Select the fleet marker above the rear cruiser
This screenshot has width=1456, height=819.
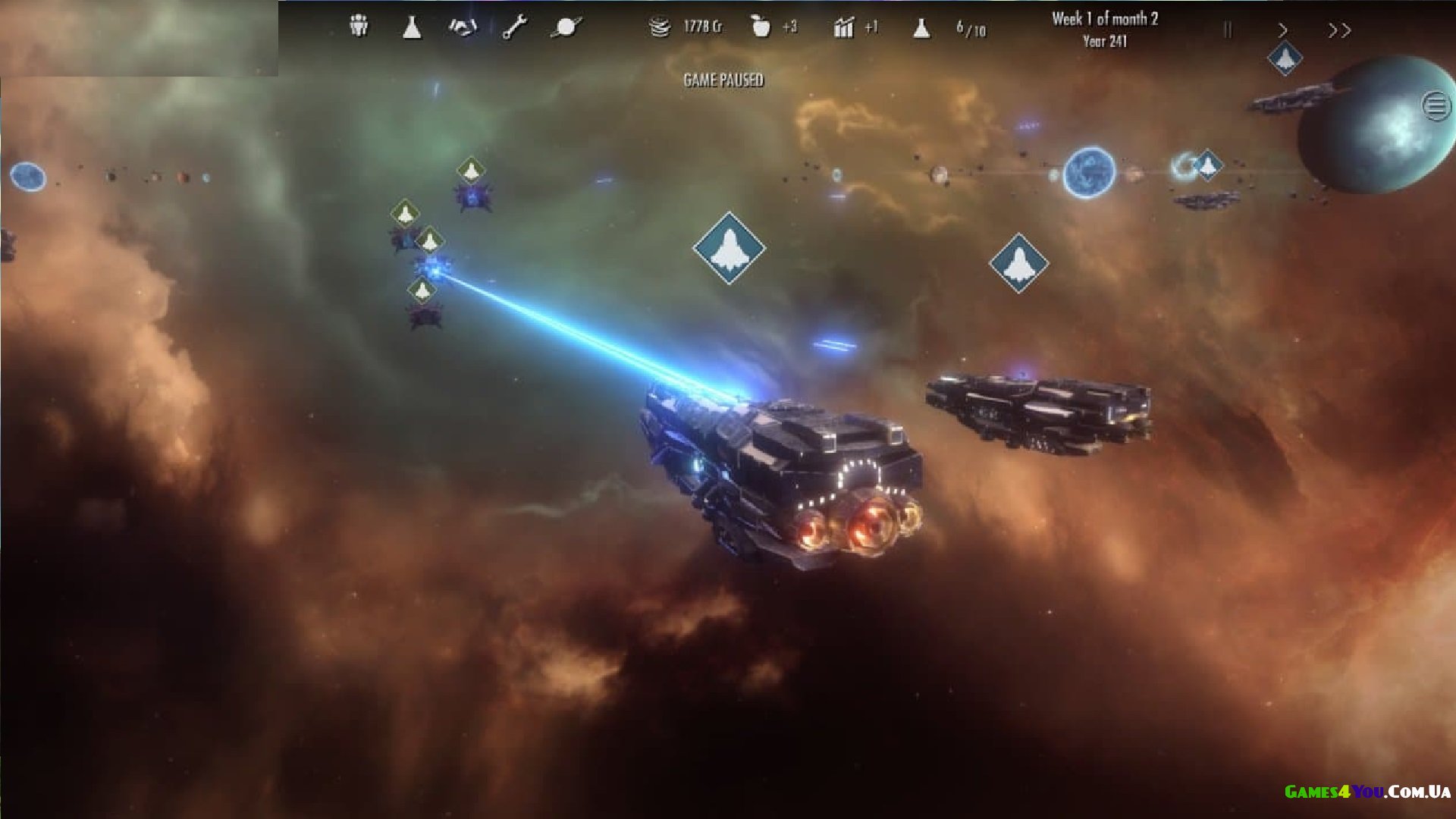click(x=1018, y=263)
